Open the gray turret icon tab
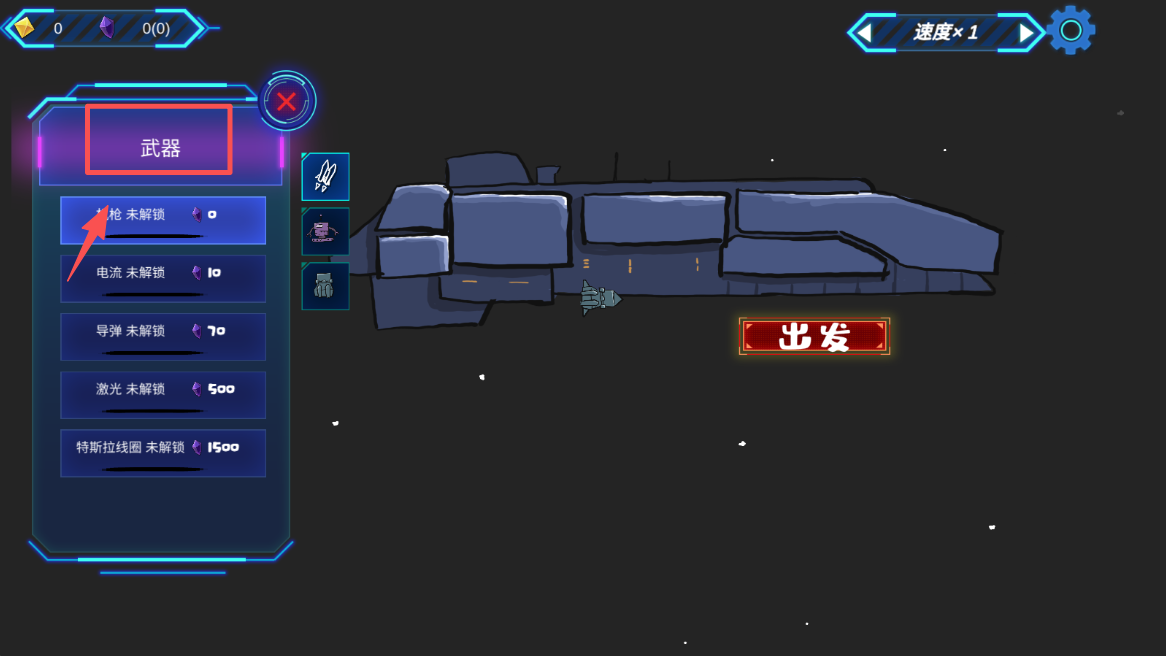 click(x=325, y=286)
